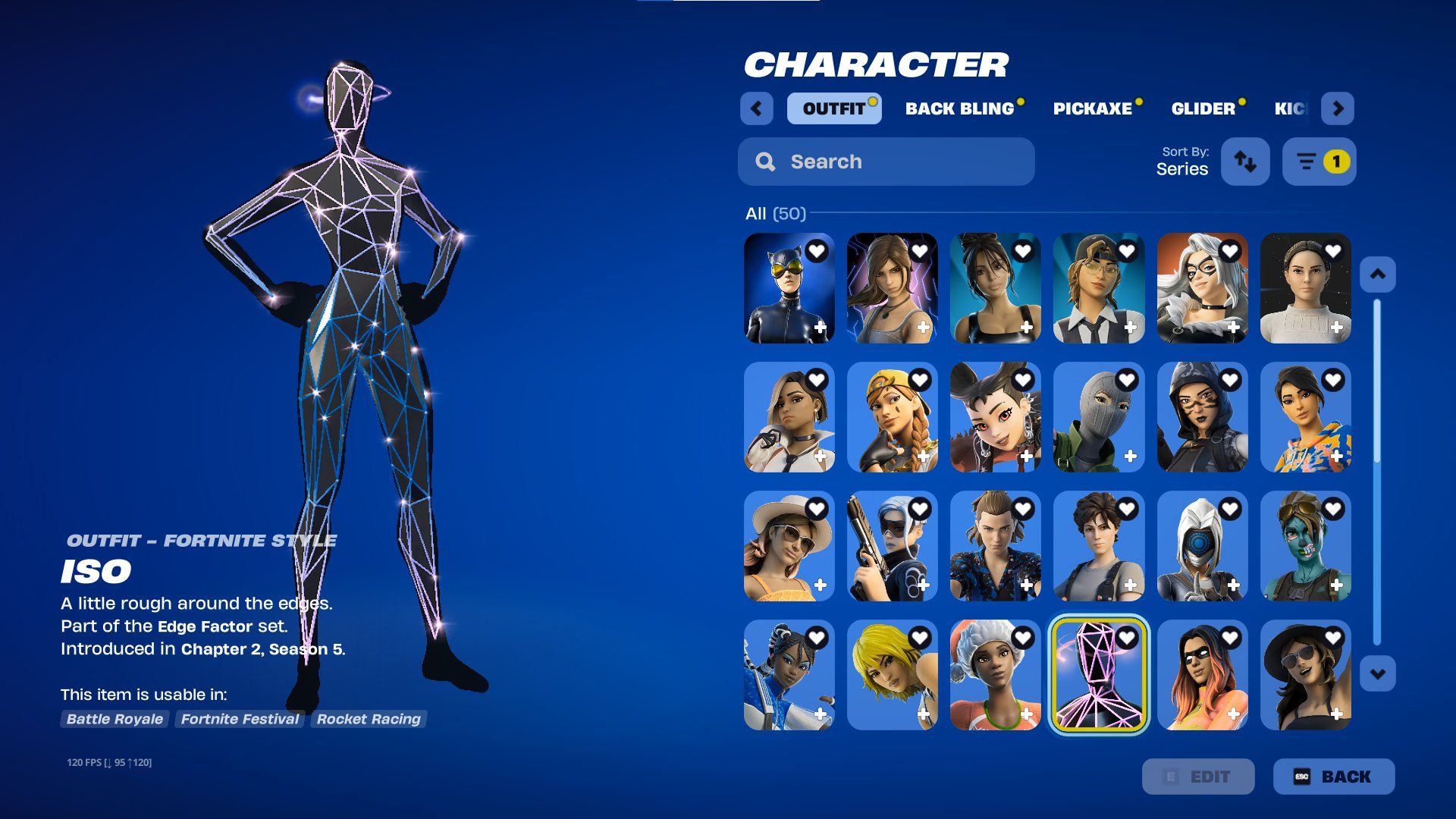Click the Edit button
Screen dimensions: 1456x819
[x=1198, y=777]
